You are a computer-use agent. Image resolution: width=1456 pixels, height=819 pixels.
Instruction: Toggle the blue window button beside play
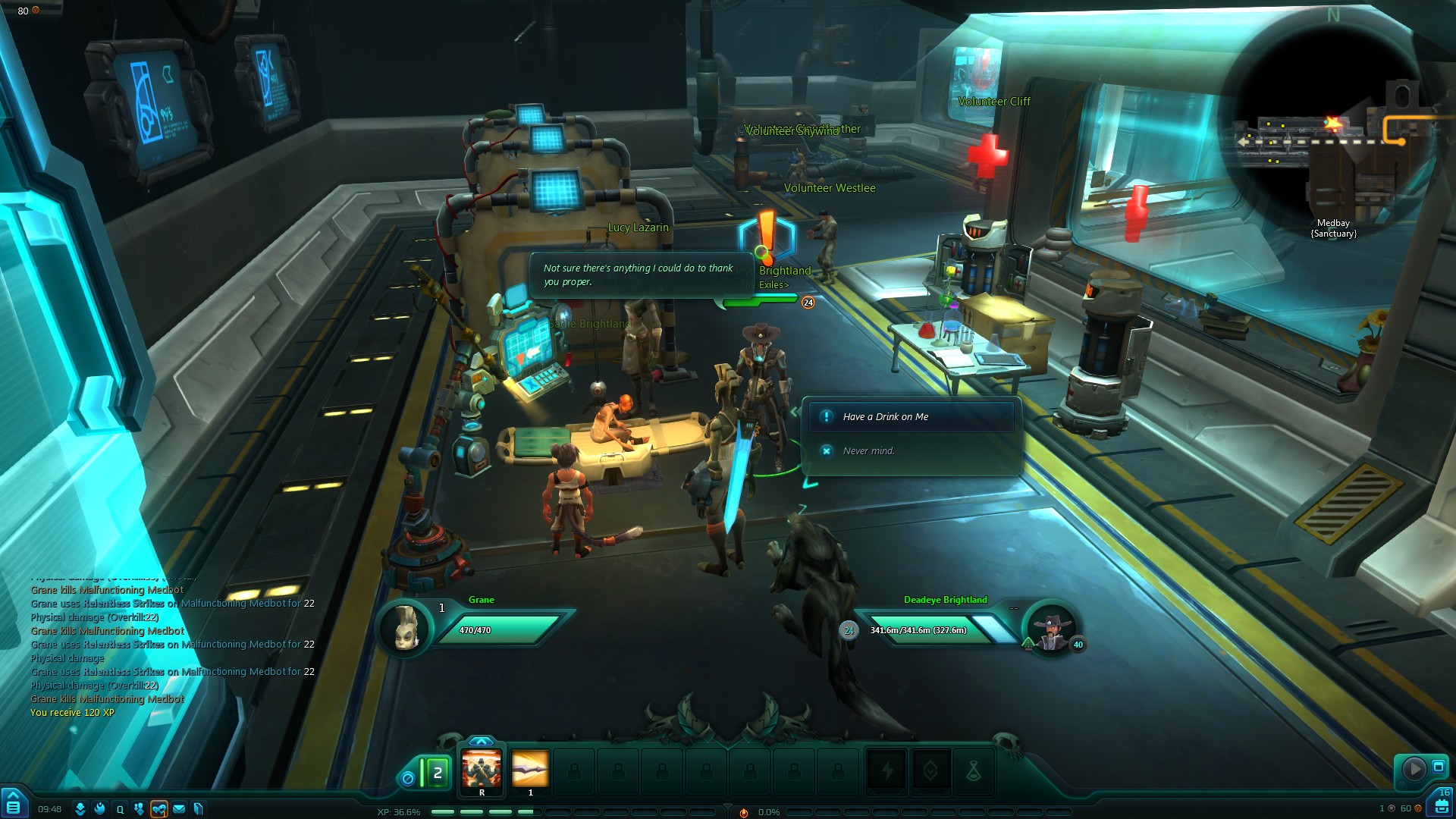coord(1439,767)
